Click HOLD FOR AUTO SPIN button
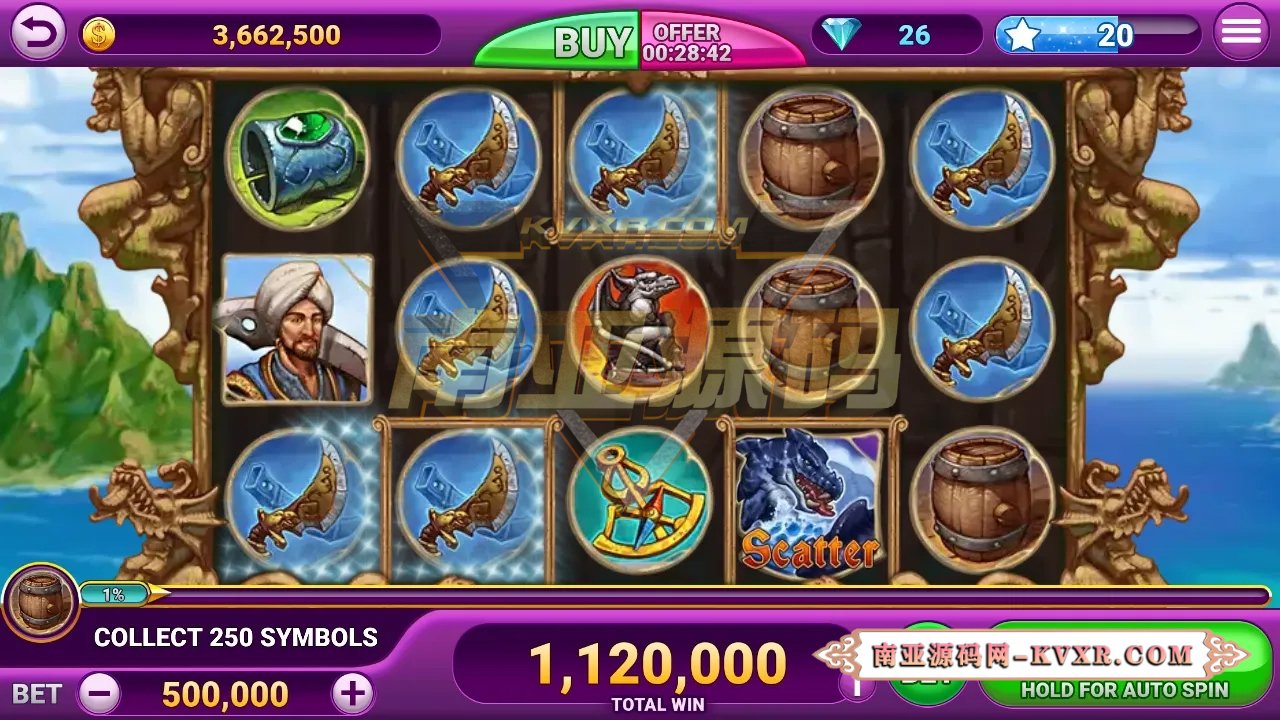The image size is (1280, 720). click(x=1124, y=689)
